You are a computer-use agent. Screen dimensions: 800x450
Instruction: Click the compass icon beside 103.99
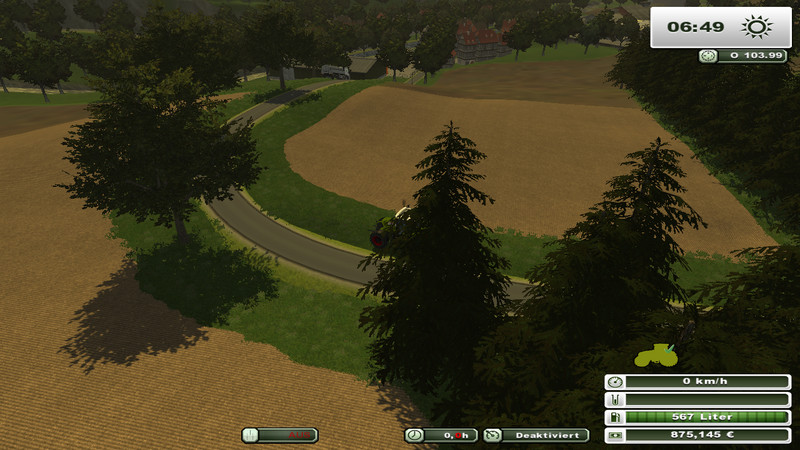click(708, 57)
